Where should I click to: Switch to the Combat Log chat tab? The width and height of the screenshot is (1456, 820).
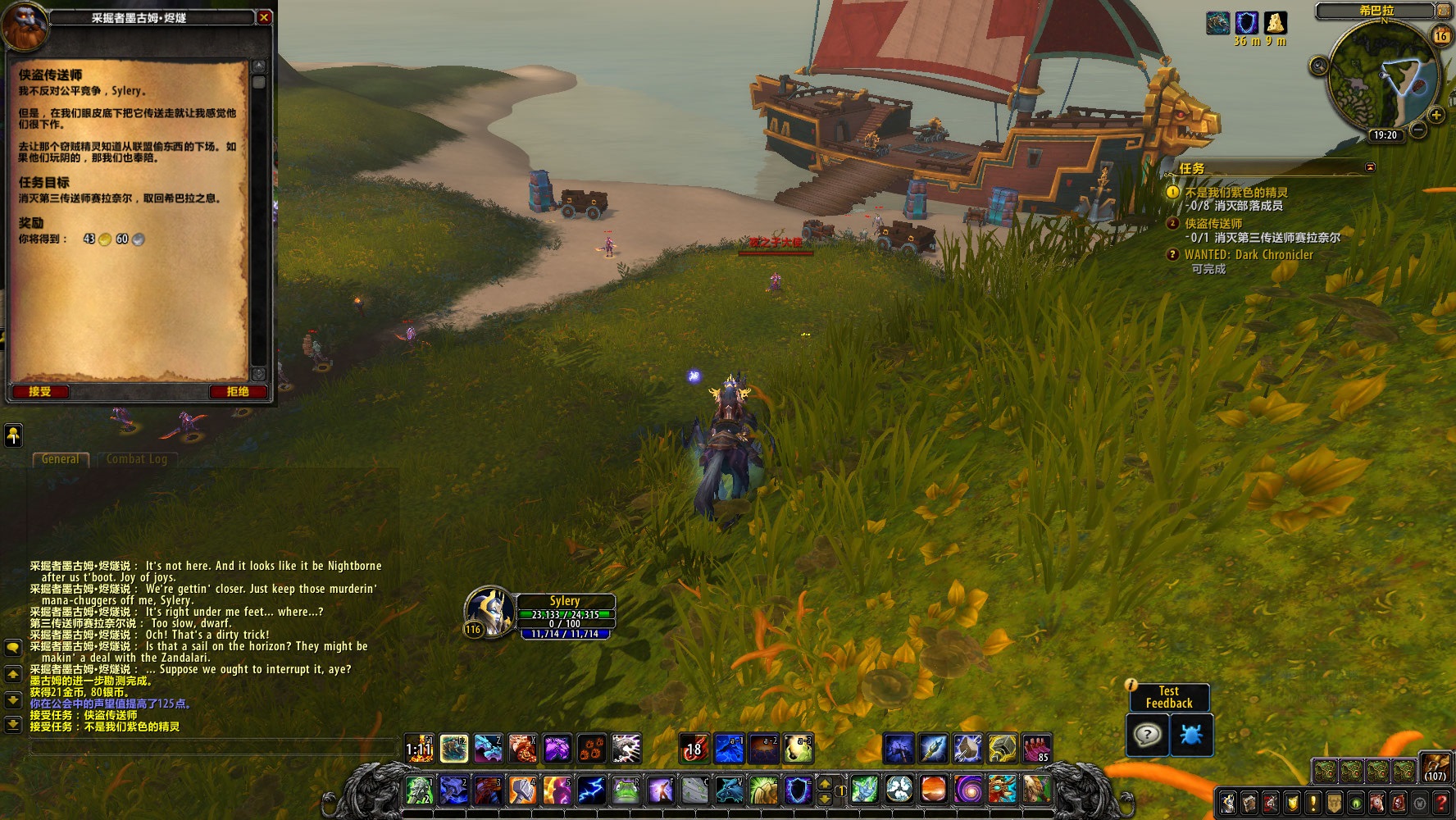(x=136, y=459)
